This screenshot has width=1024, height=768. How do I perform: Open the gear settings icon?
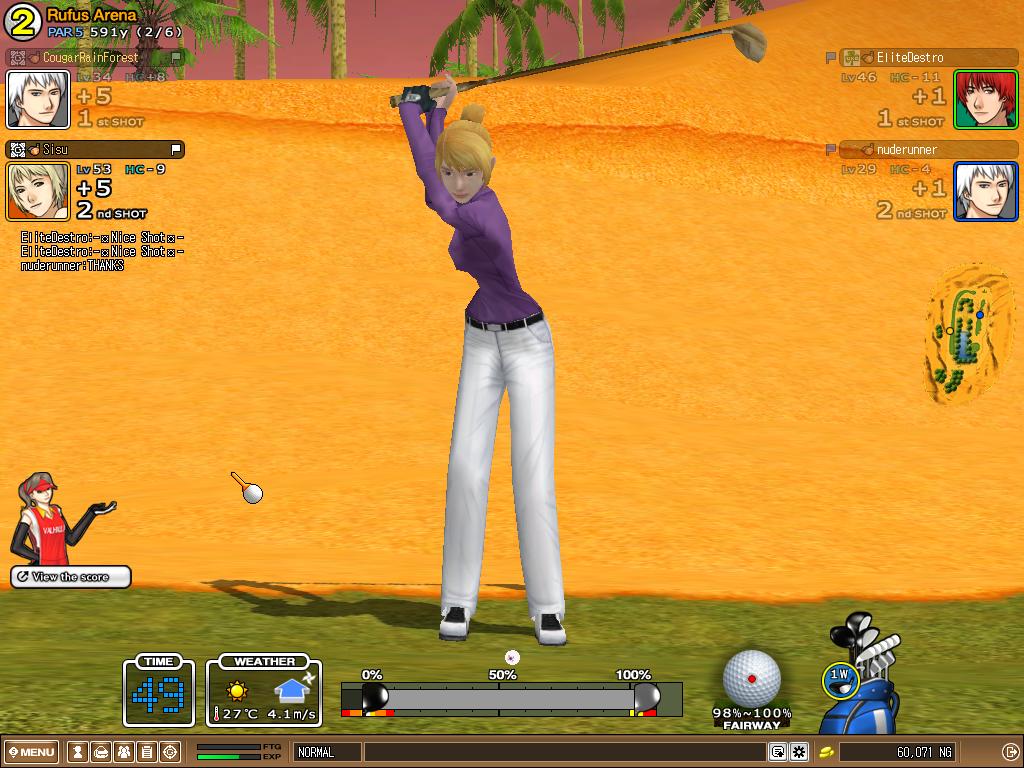tap(799, 752)
